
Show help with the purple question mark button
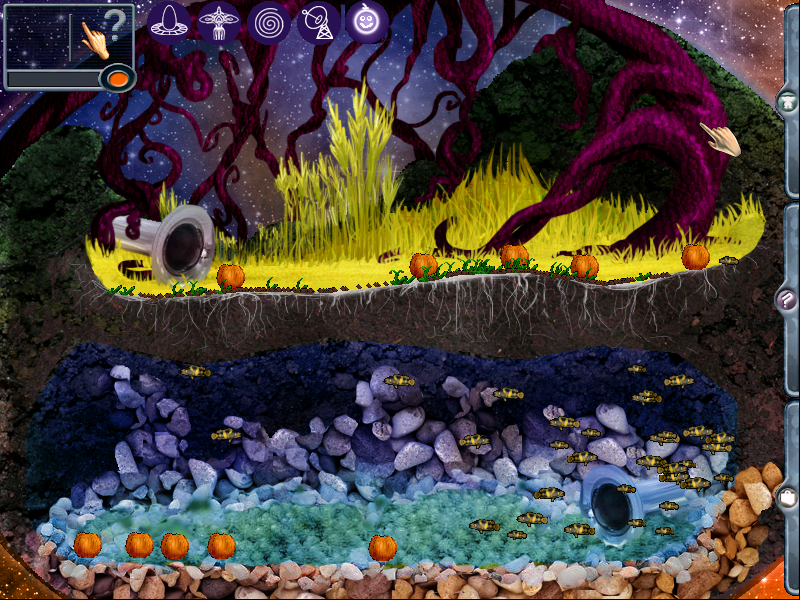coord(787,297)
